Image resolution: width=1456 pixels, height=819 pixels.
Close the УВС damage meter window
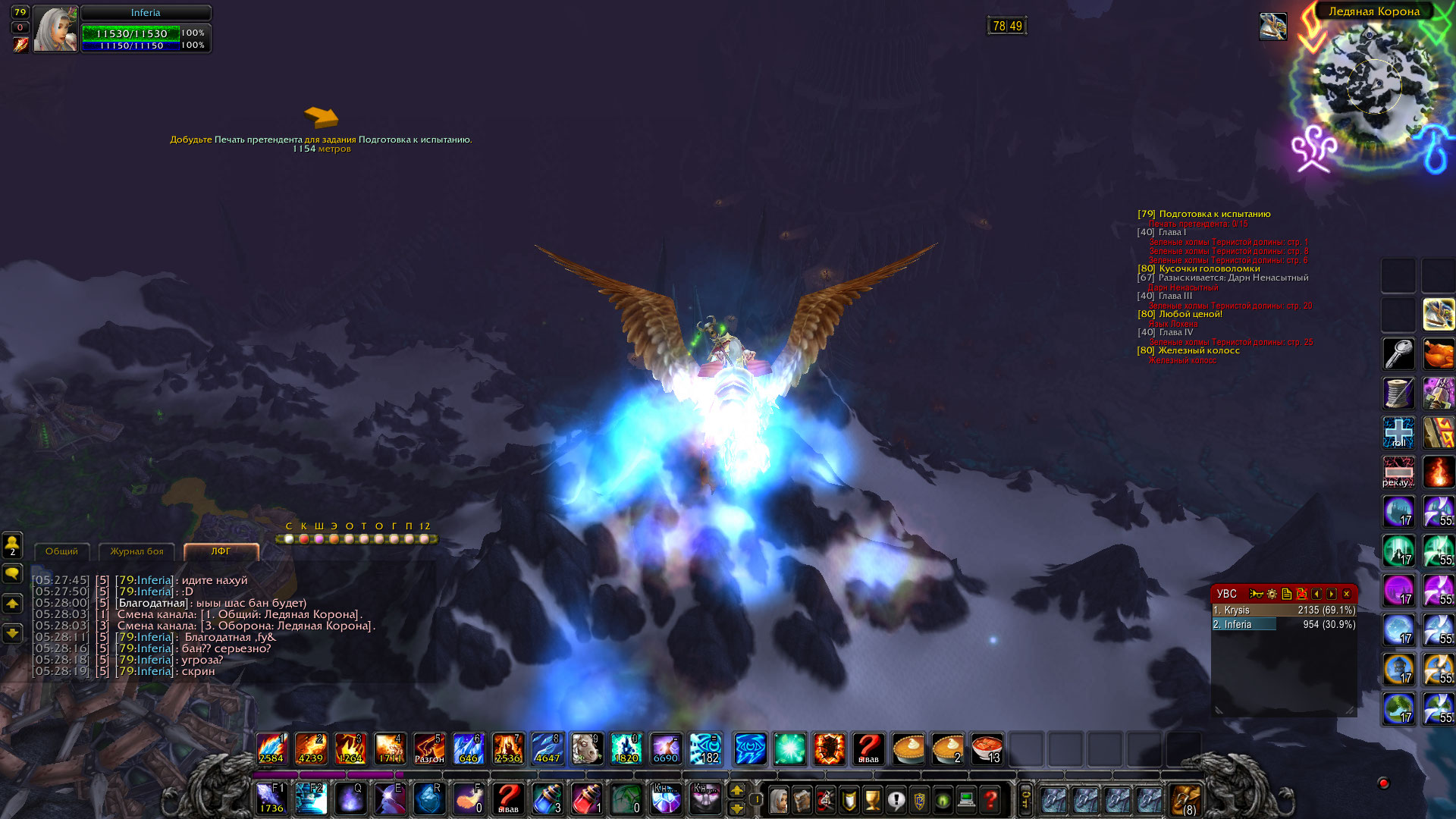click(x=1347, y=594)
